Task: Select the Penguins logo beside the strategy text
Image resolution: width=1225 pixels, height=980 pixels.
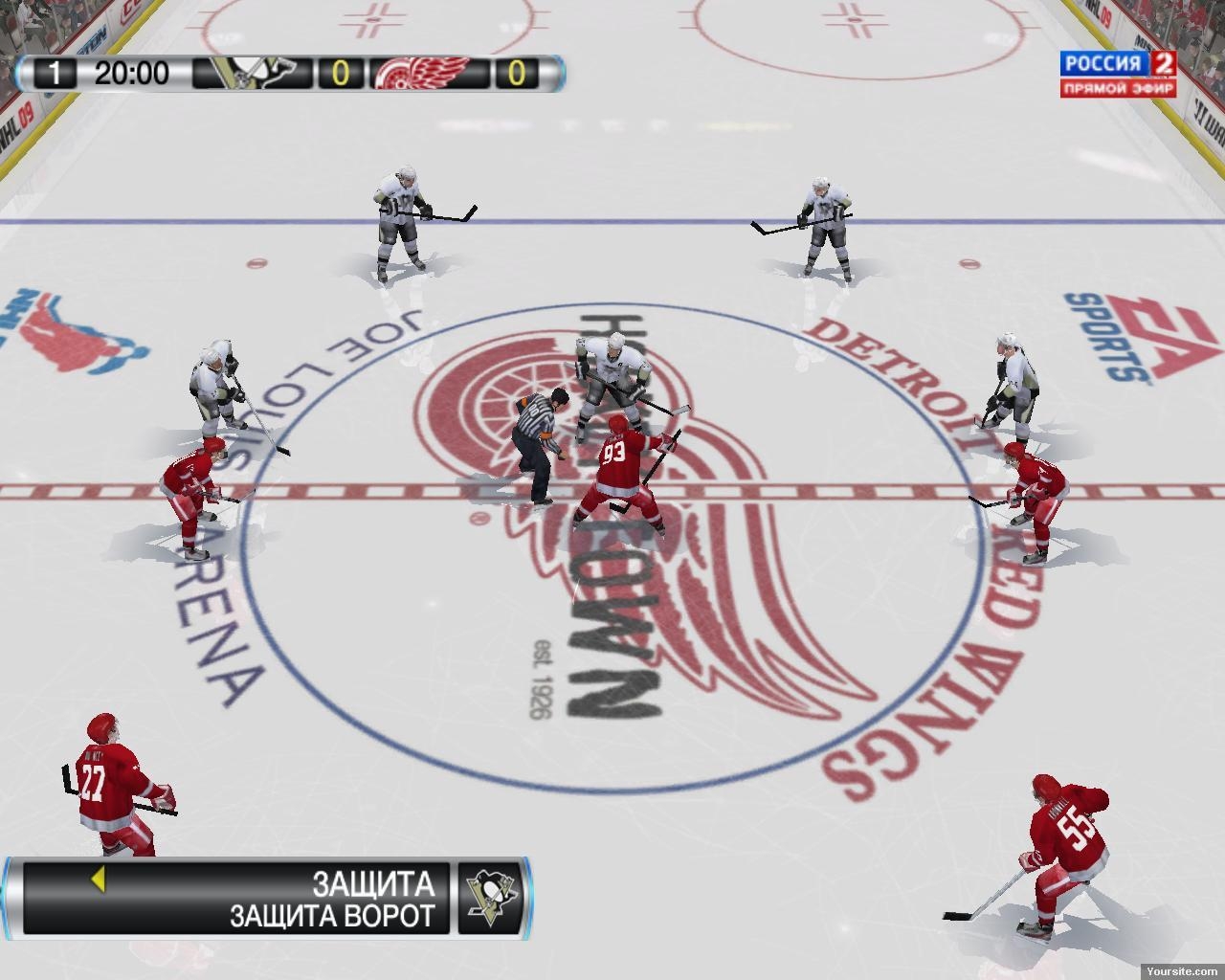Action: [491, 899]
